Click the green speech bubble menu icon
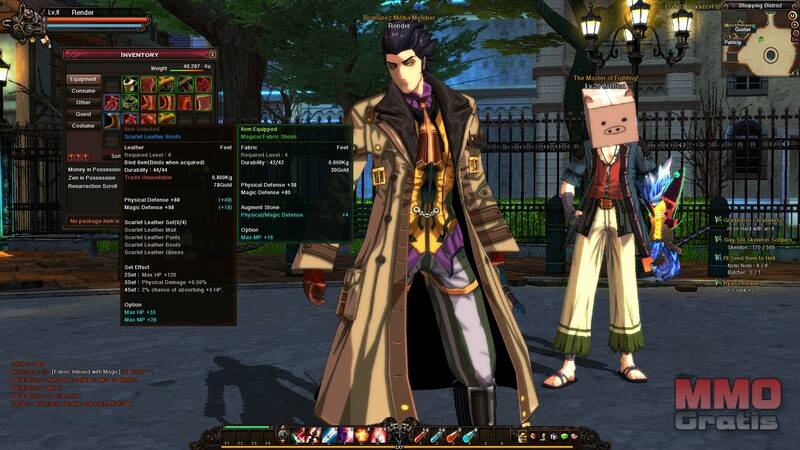800x450 pixels. point(564,436)
